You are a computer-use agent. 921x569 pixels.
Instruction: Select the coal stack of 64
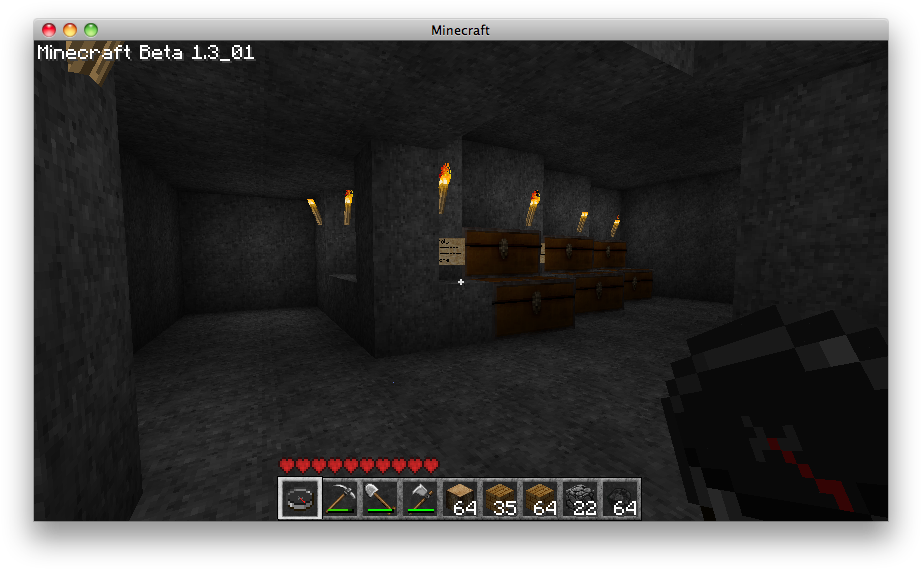click(620, 498)
